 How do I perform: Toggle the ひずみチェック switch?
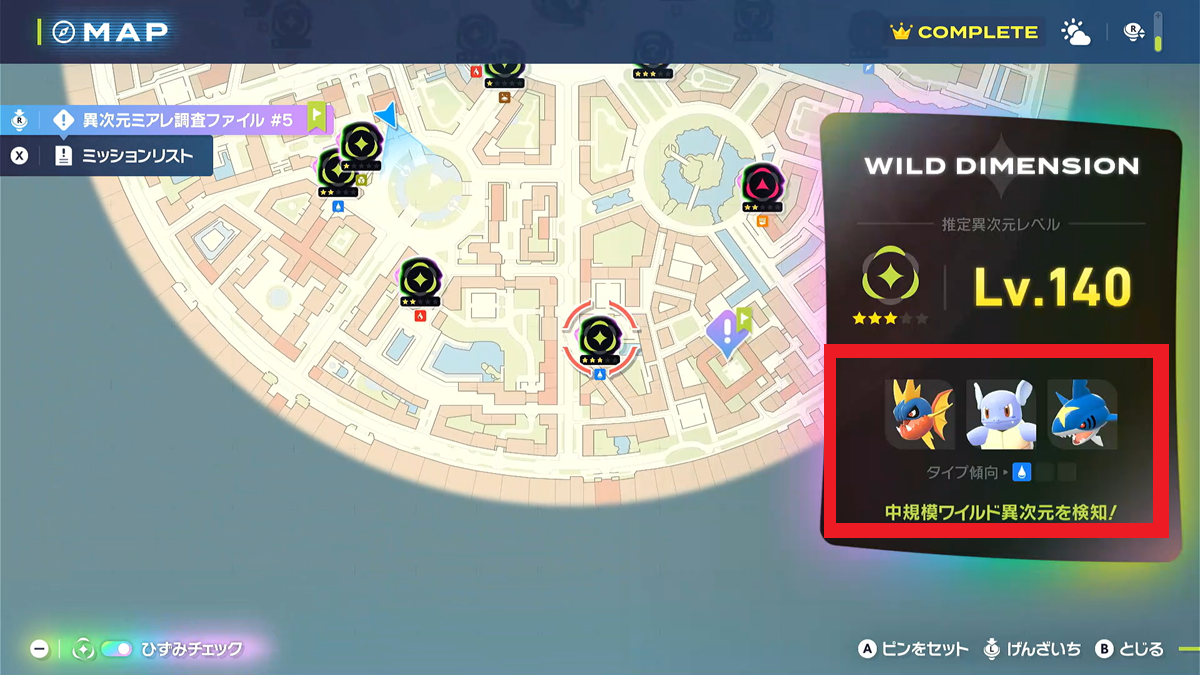click(116, 649)
